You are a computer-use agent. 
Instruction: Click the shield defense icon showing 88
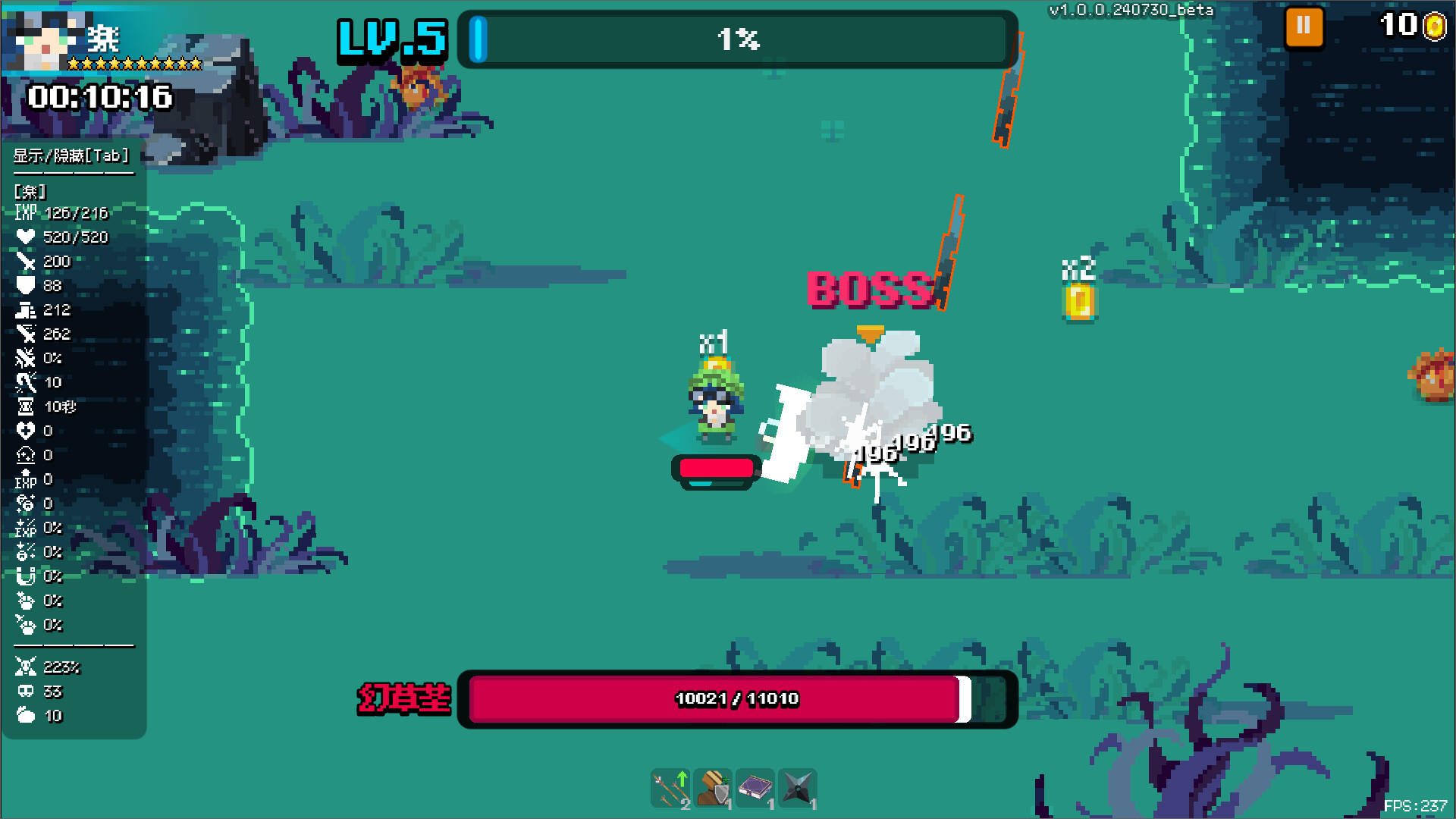(27, 285)
